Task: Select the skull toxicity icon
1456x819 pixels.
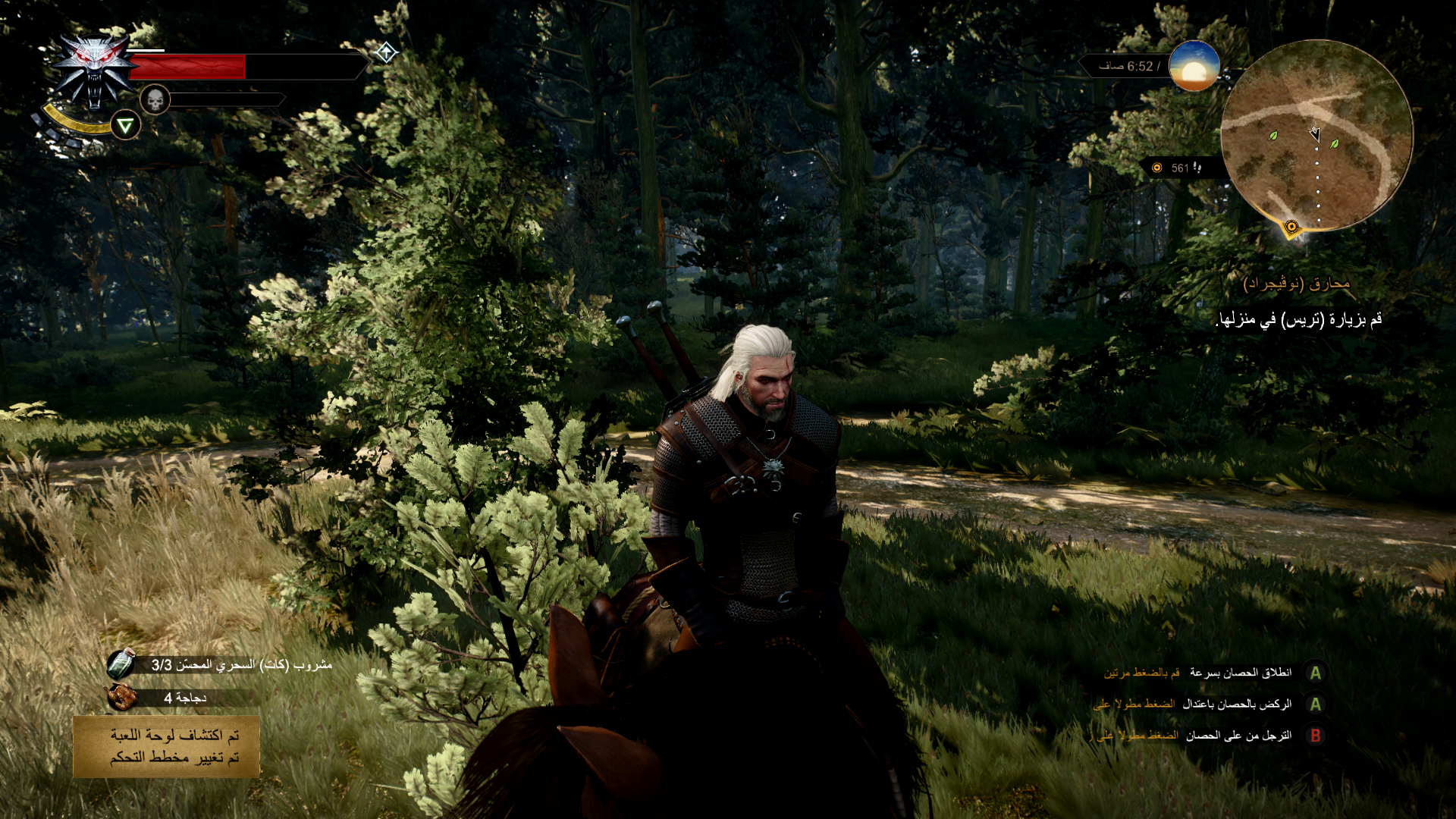Action: 155,99
